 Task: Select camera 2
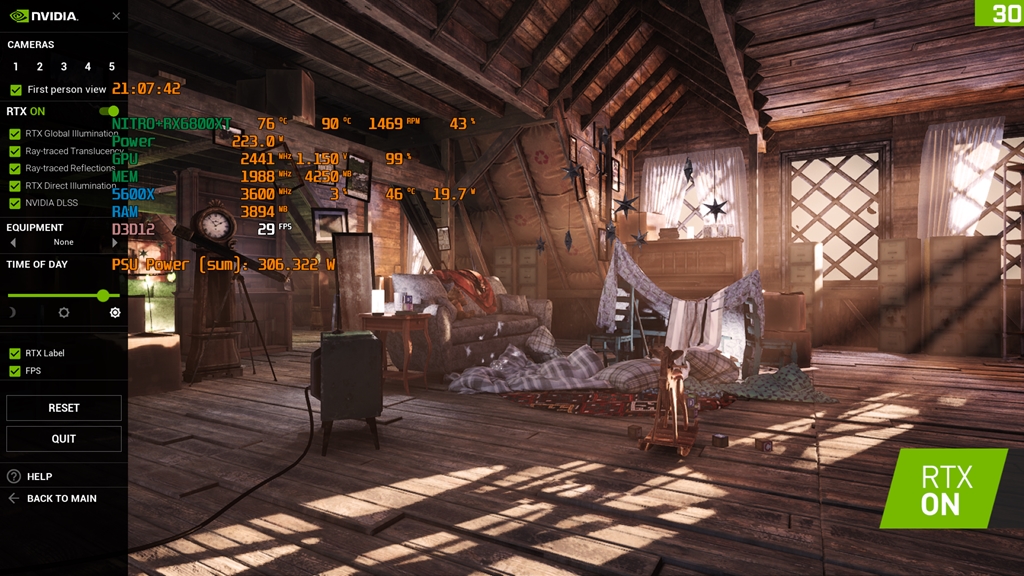(40, 67)
